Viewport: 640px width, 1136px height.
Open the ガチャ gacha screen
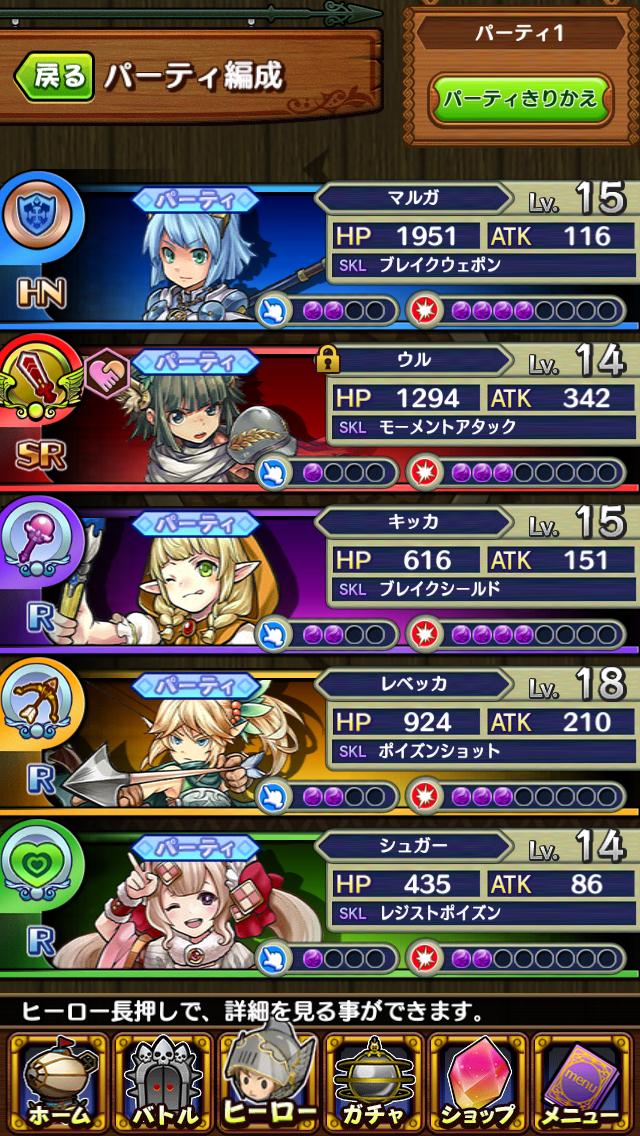[374, 1082]
